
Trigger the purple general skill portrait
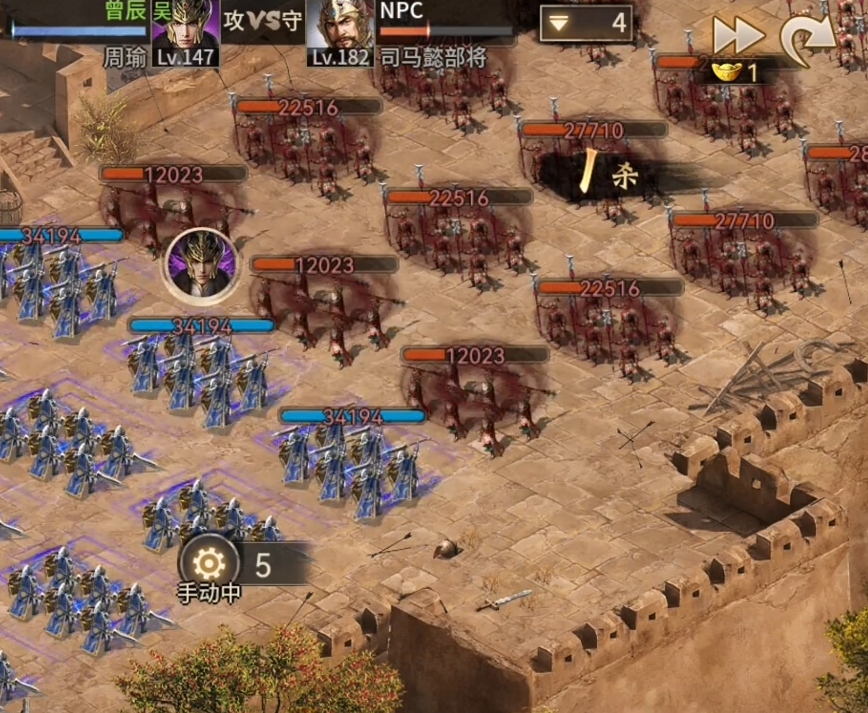click(202, 265)
